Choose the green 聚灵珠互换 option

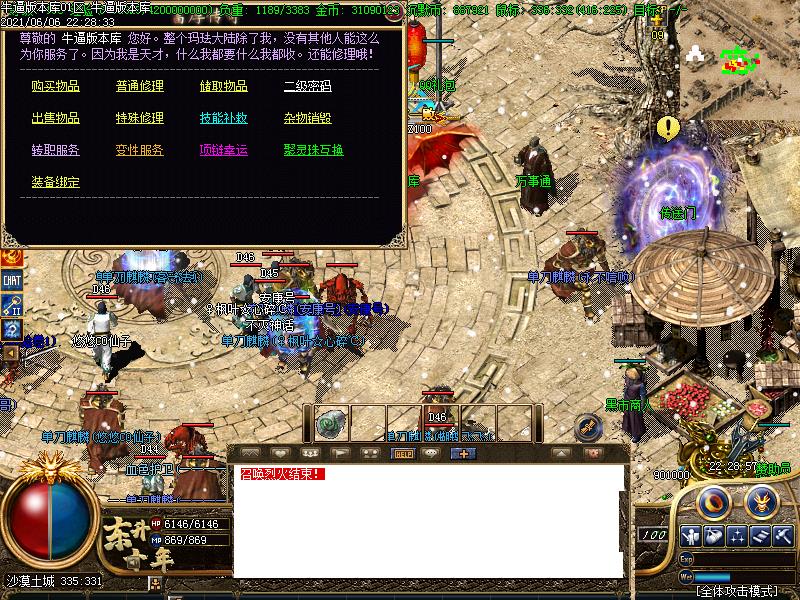[x=313, y=151]
